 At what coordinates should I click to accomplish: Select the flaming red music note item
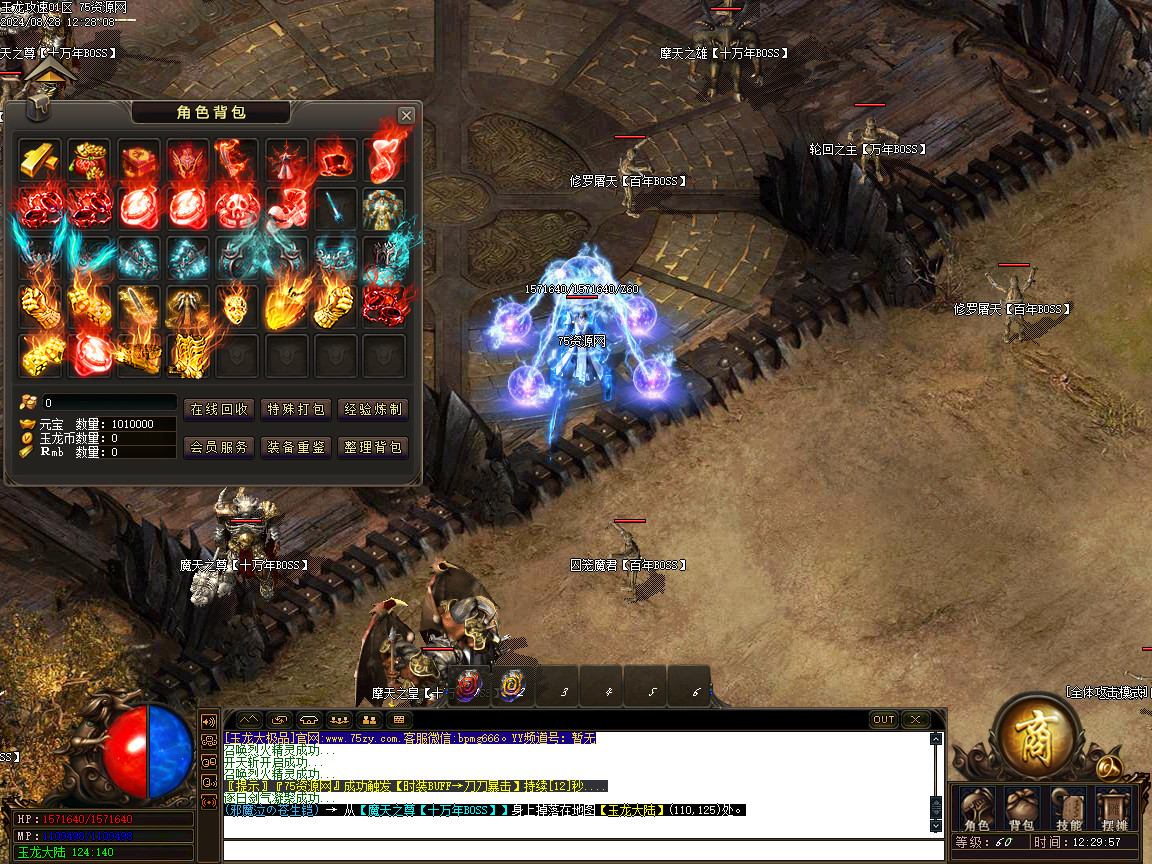[384, 160]
